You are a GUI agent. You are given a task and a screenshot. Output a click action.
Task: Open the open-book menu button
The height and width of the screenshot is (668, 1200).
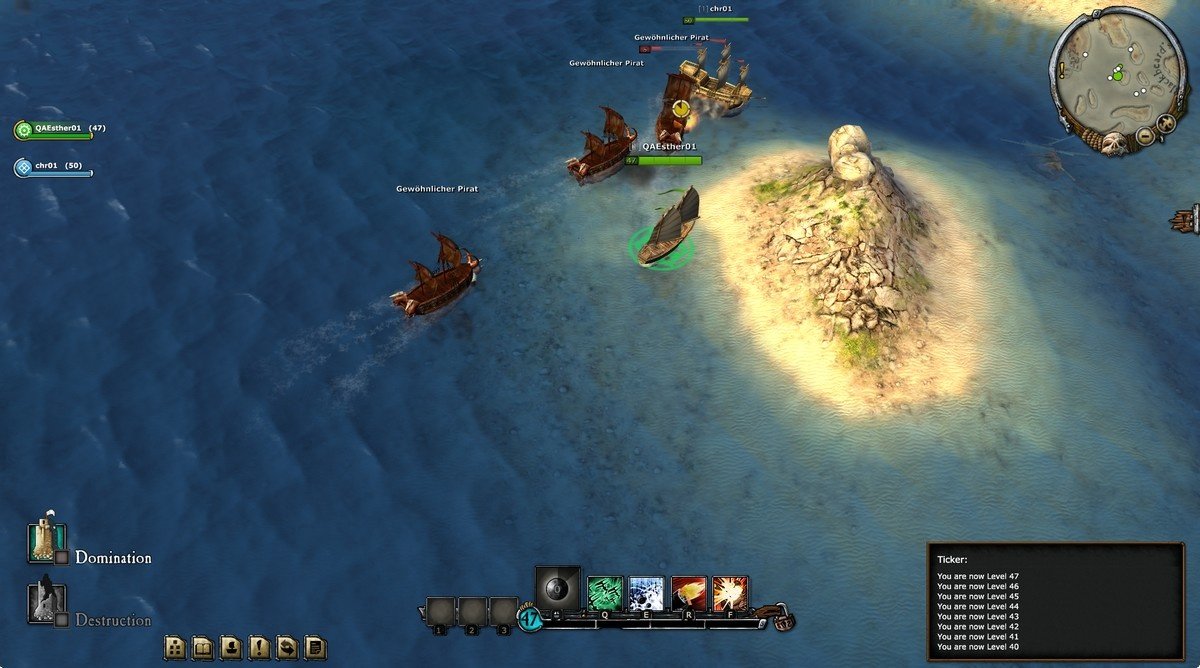tap(202, 647)
